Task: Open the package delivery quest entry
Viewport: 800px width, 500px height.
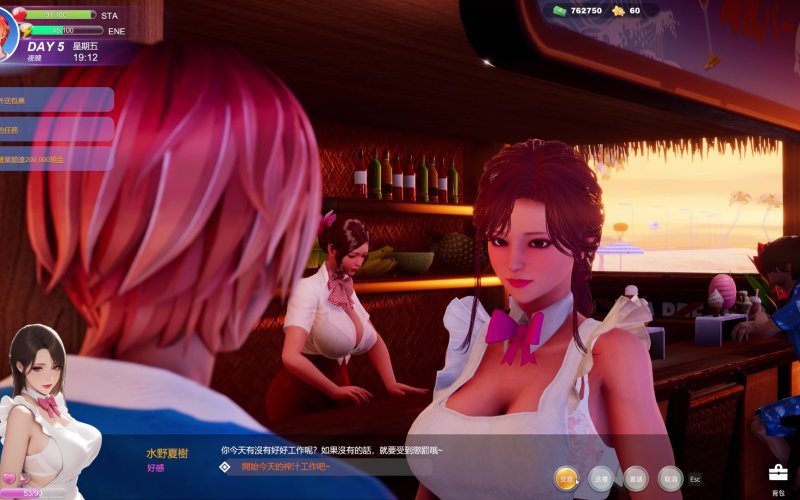Action: [55, 101]
